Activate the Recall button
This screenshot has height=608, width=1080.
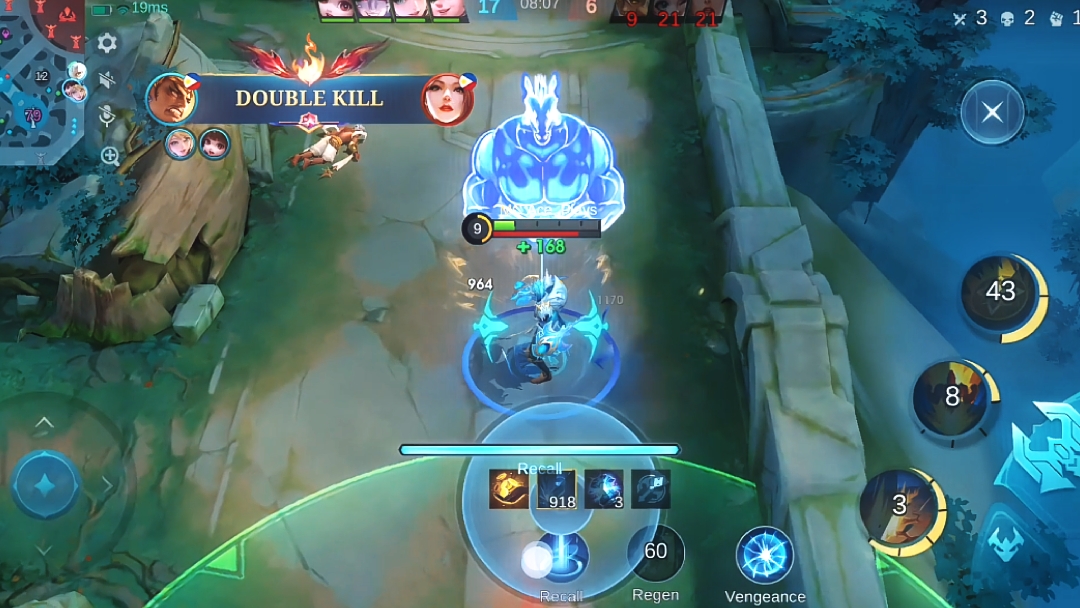pos(561,557)
